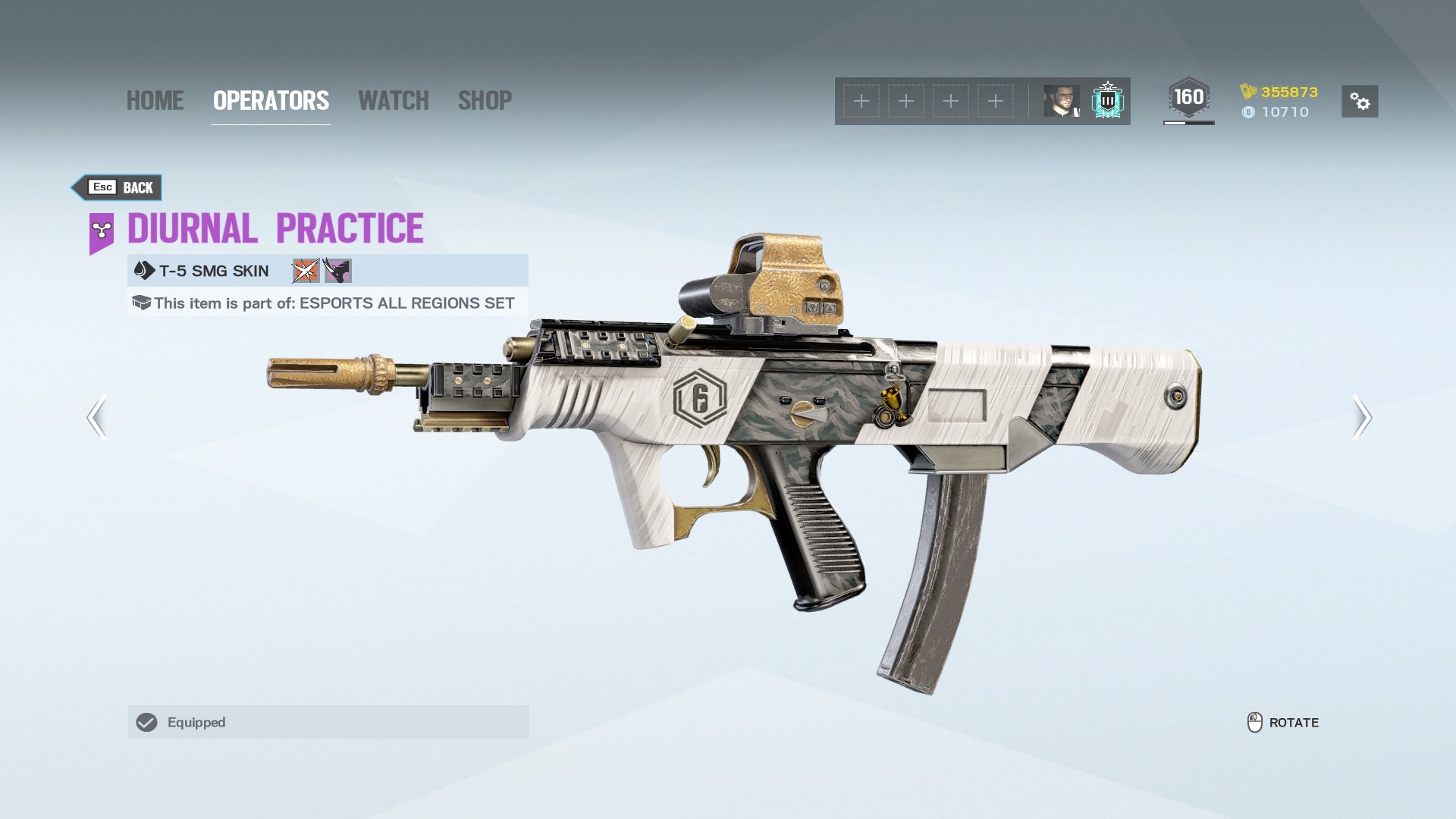Show the previous weapon skin
Viewport: 1456px width, 819px height.
(x=97, y=418)
